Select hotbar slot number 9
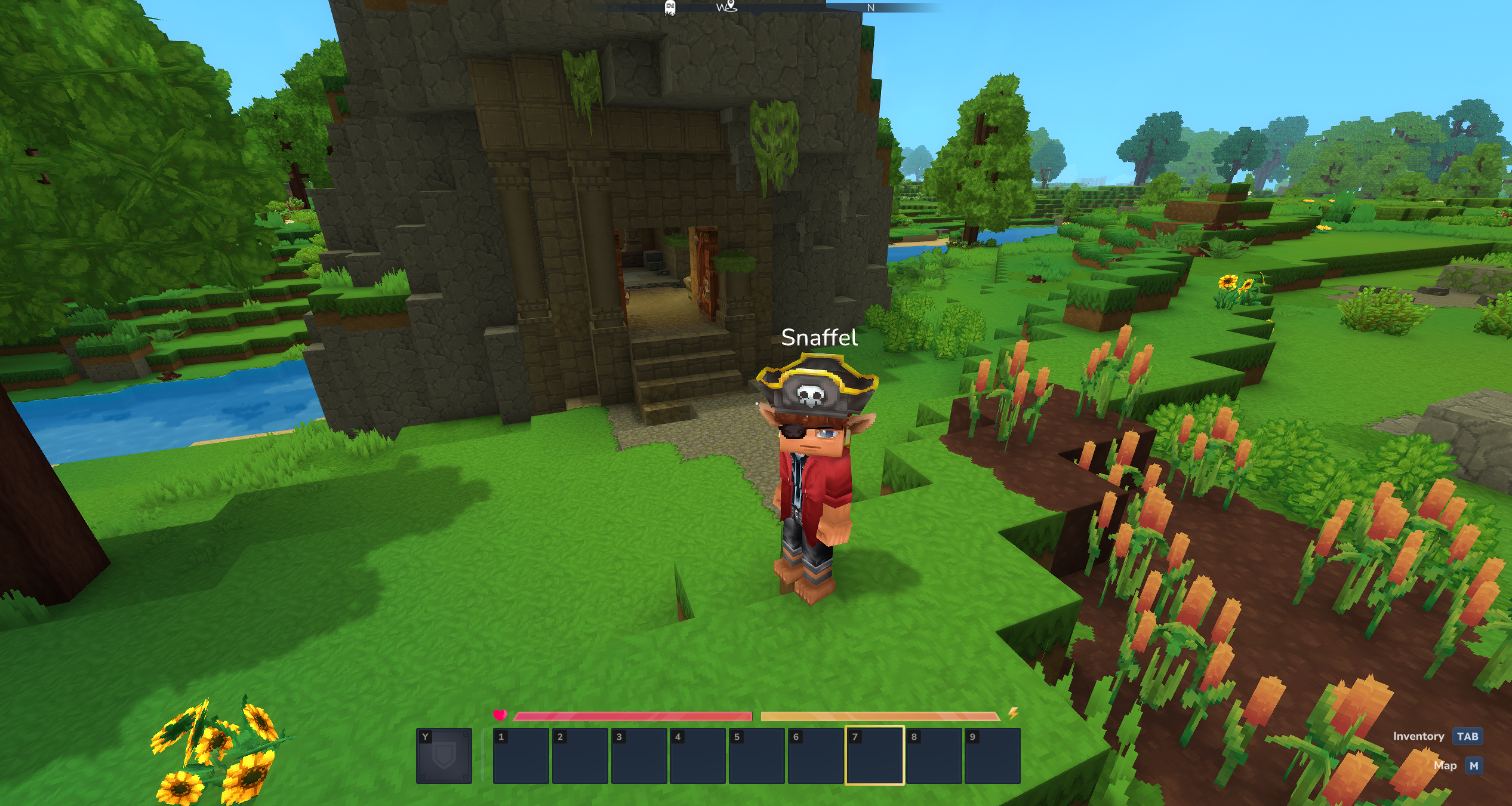 (992, 755)
